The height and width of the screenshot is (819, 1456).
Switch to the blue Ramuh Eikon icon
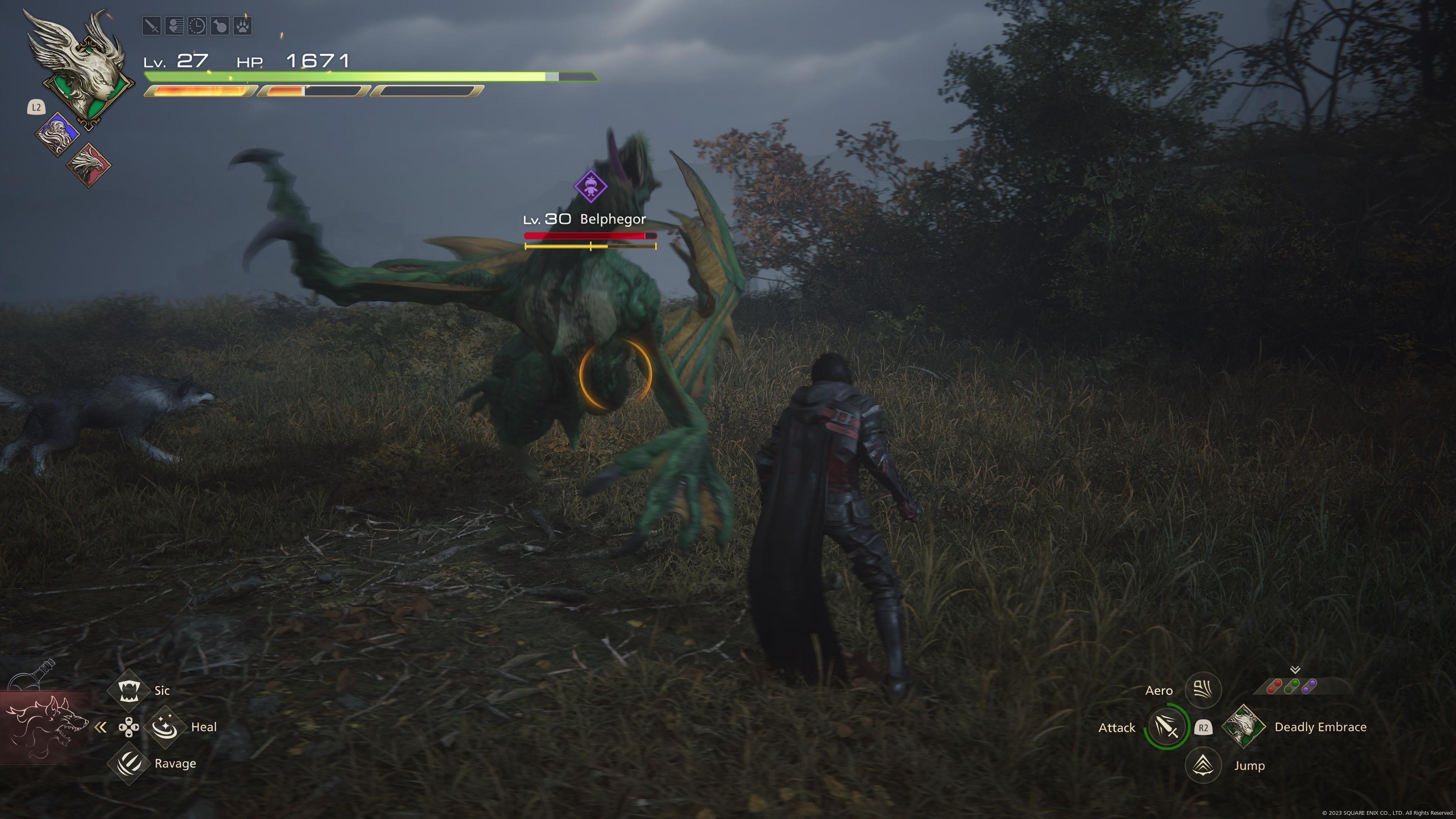tap(56, 134)
